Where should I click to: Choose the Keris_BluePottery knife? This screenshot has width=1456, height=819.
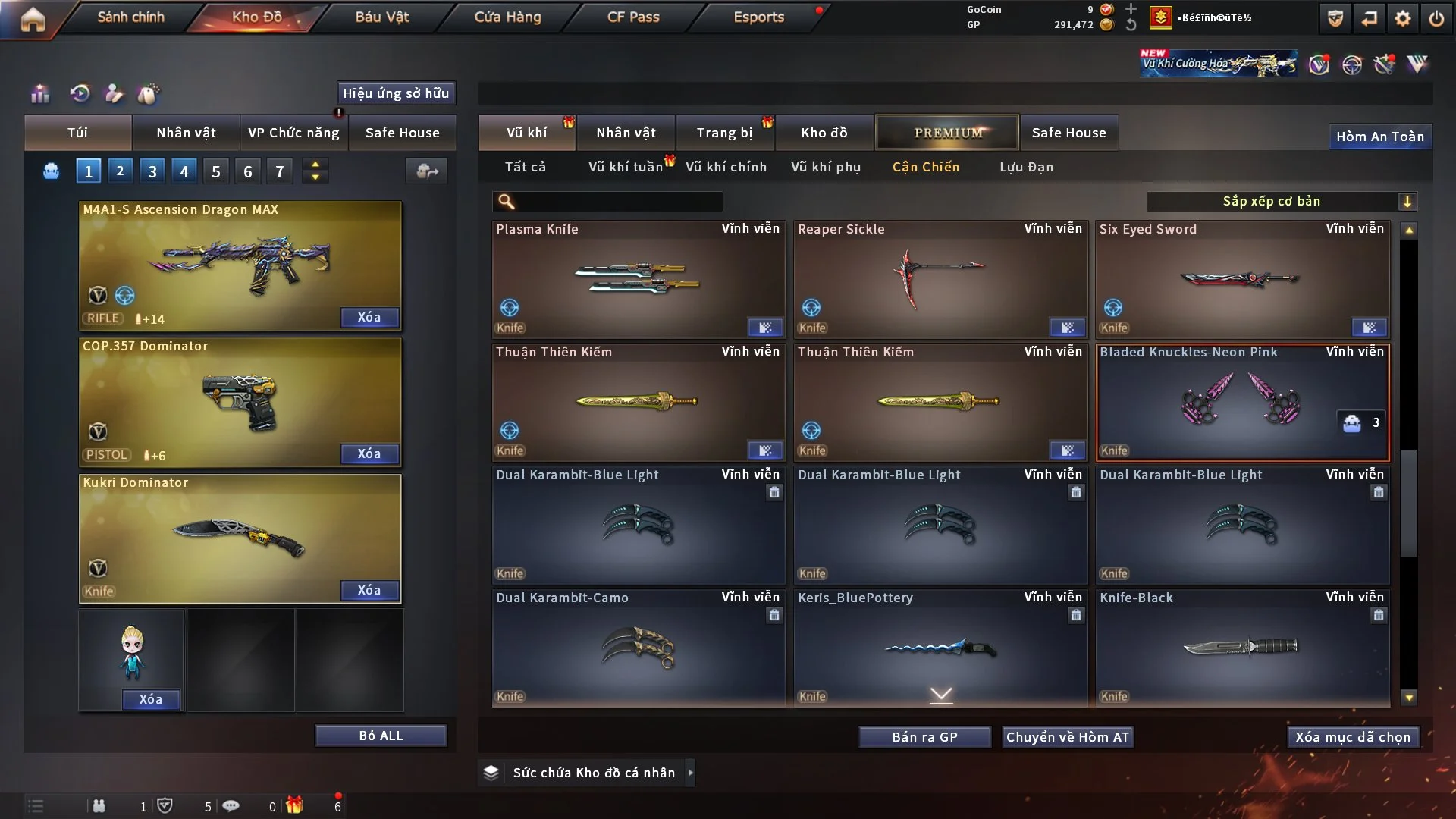[940, 648]
